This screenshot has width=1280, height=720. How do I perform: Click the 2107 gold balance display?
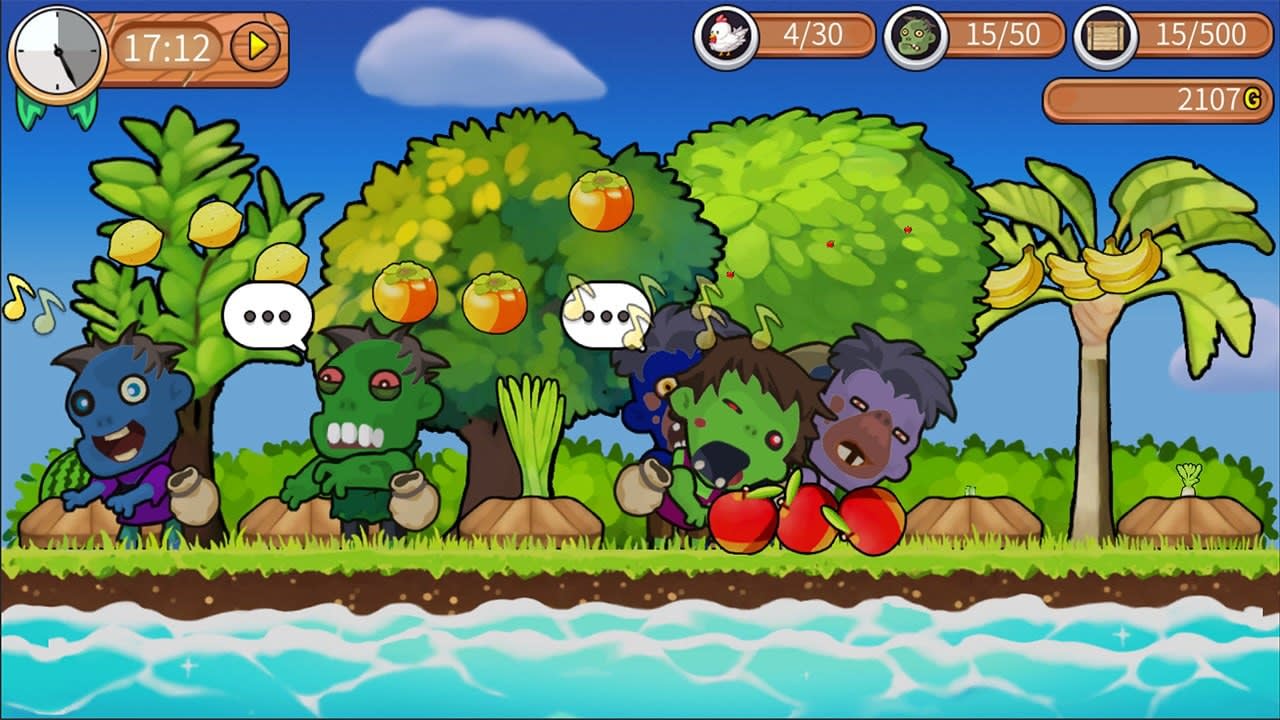(x=1160, y=97)
